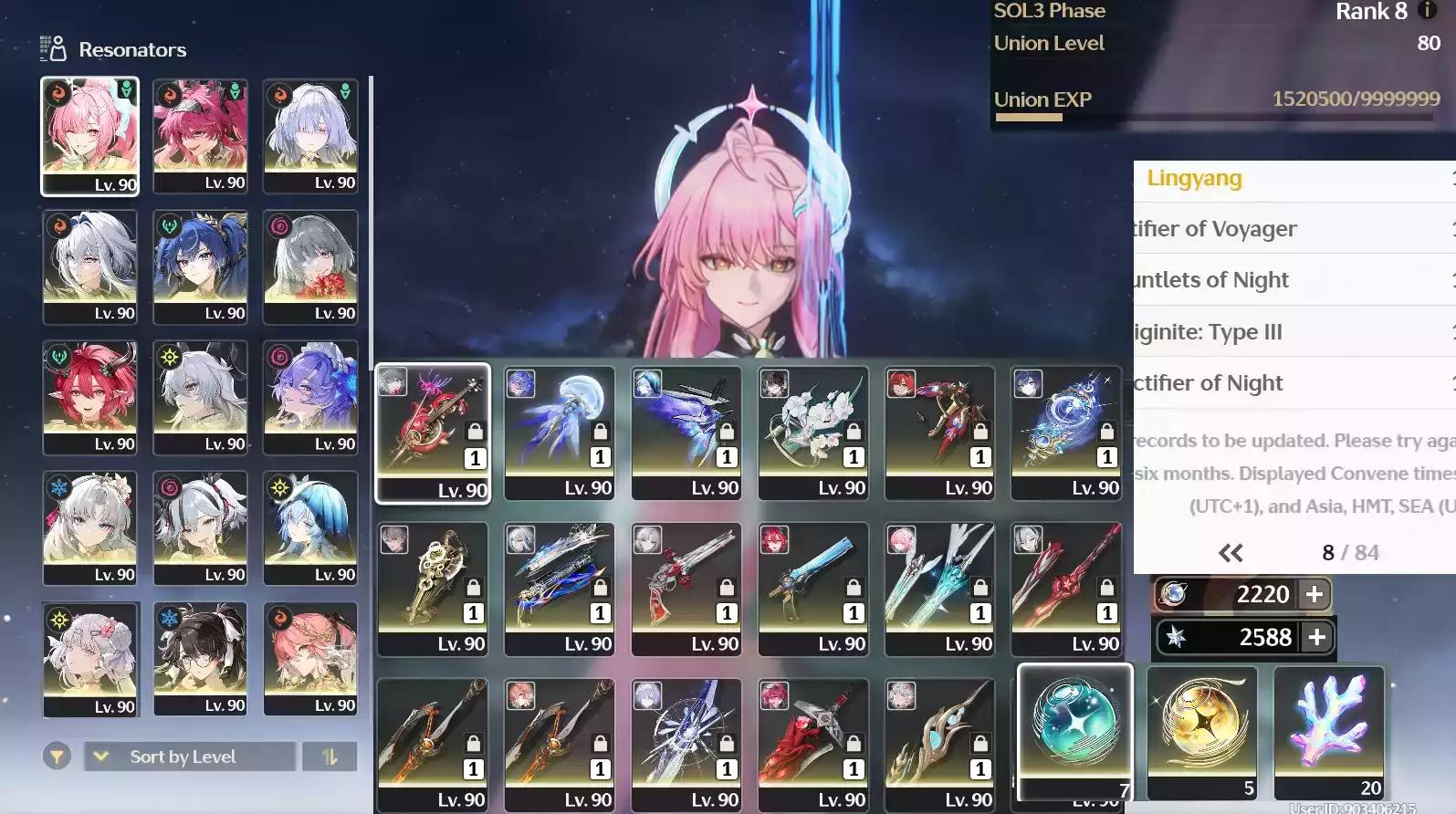Click the plus button next to 2588 Lunite
Viewport: 1456px width, 814px height.
tap(1317, 637)
